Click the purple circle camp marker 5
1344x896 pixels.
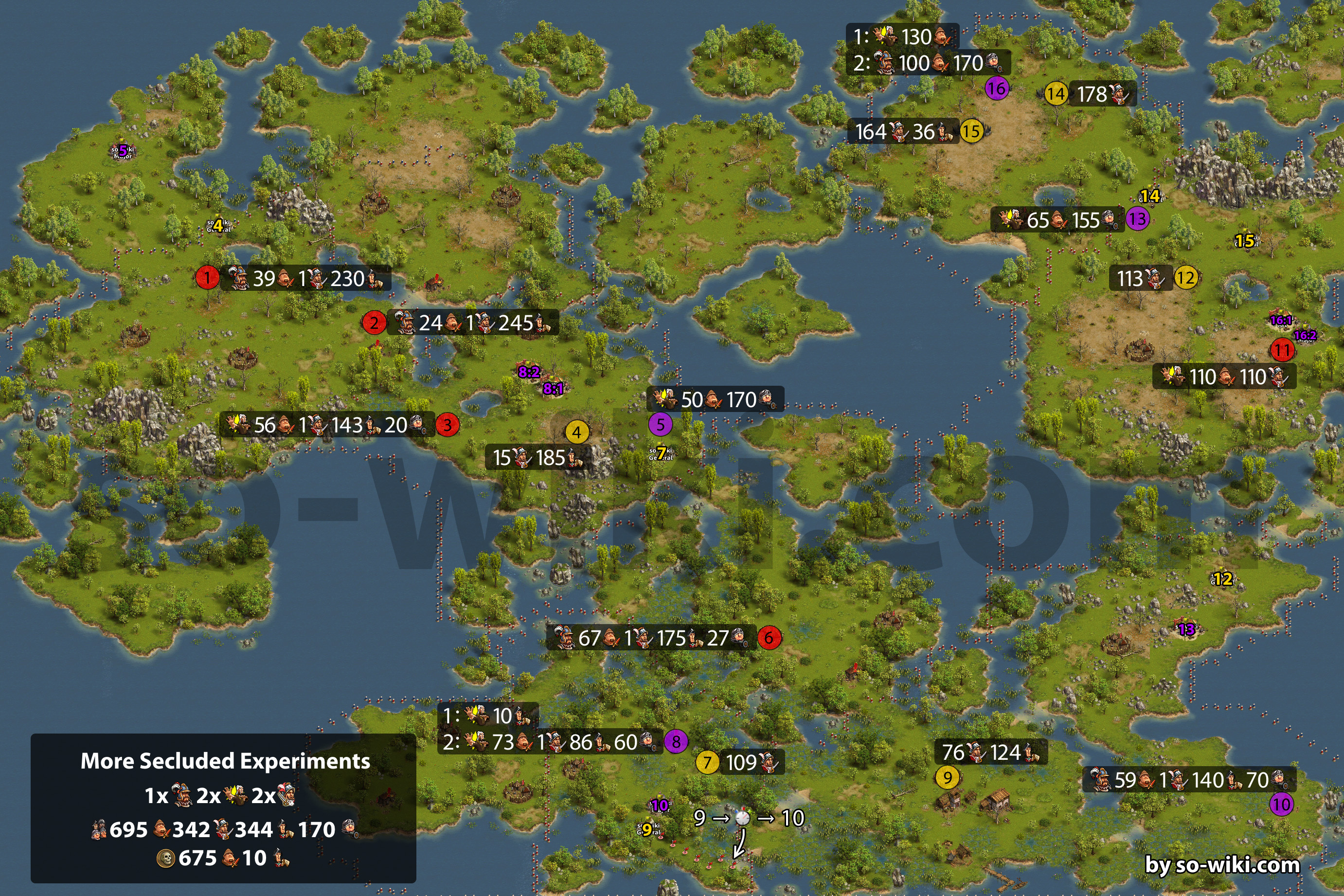coord(660,424)
